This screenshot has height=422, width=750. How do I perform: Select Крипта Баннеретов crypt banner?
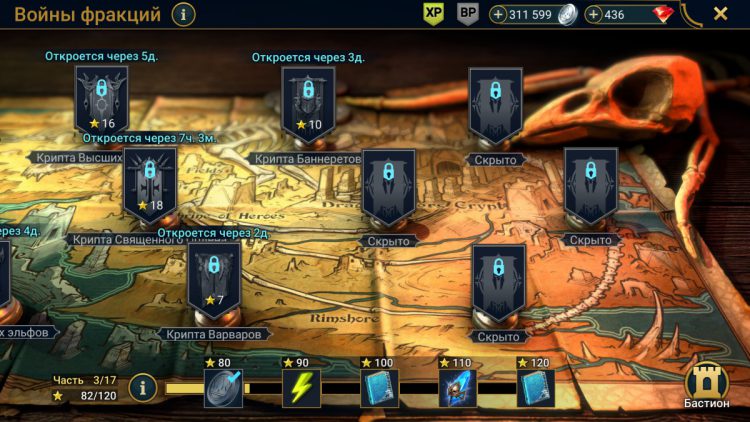pyautogui.click(x=307, y=100)
